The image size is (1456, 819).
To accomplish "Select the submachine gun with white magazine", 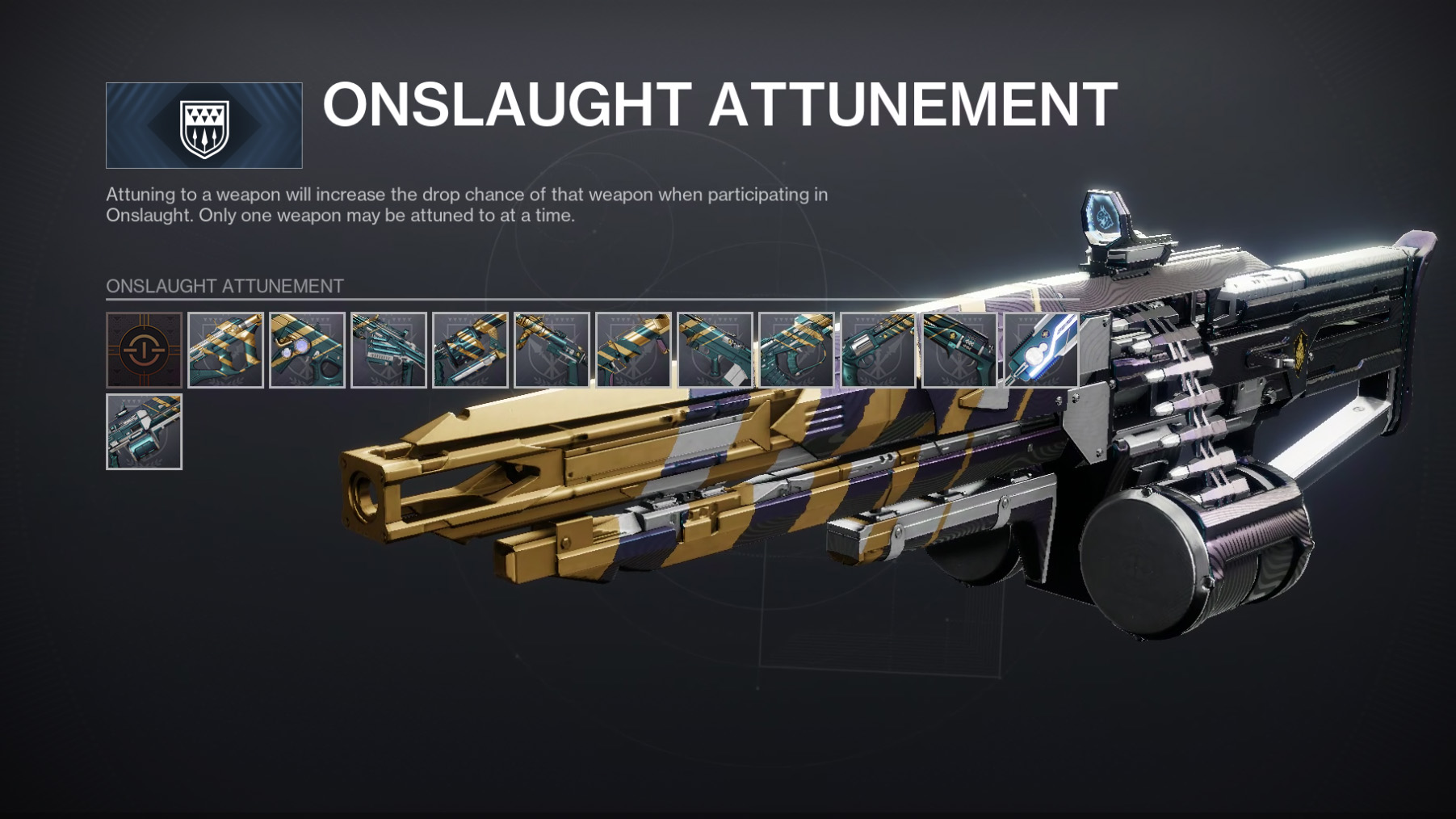I will (715, 350).
